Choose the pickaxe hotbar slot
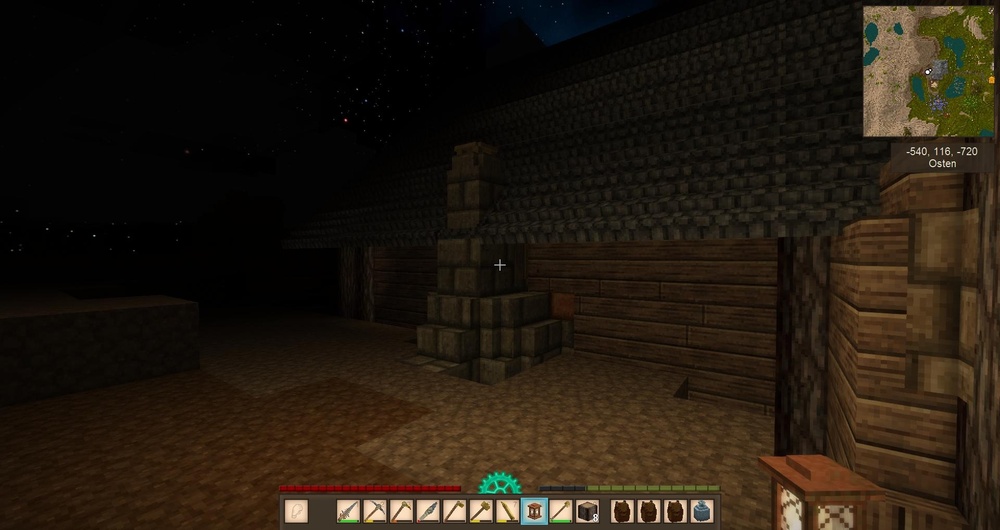Screen dimensions: 1000x530 [x=375, y=511]
